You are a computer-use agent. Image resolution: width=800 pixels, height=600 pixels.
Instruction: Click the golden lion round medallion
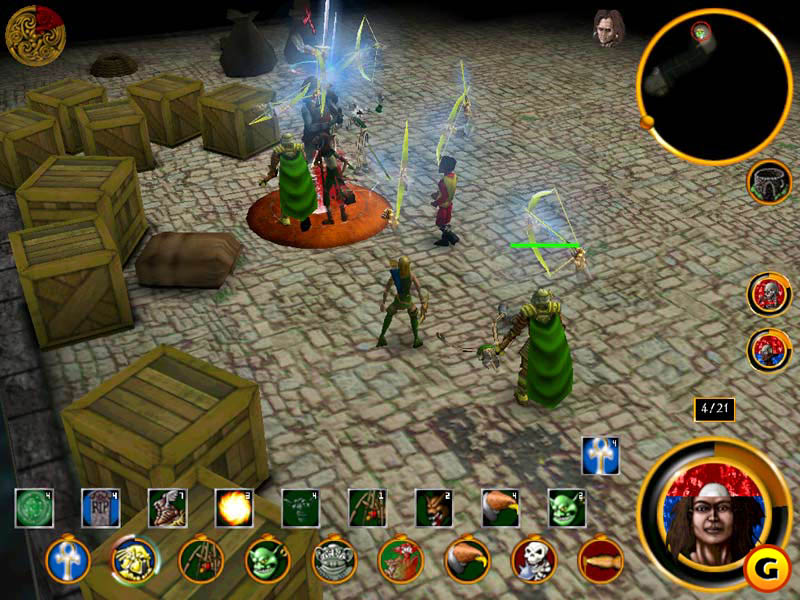134,560
